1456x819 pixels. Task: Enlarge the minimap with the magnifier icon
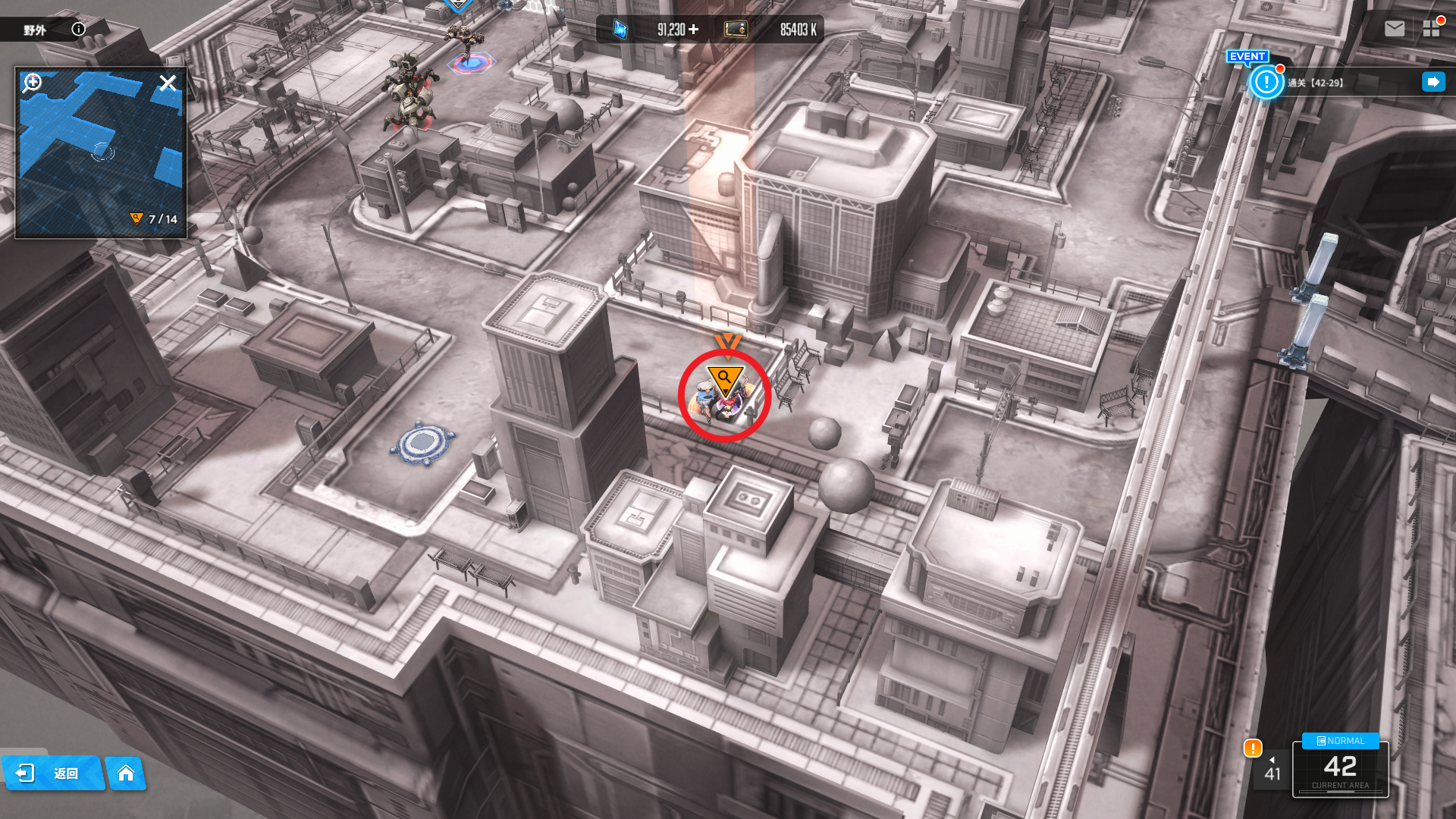32,82
